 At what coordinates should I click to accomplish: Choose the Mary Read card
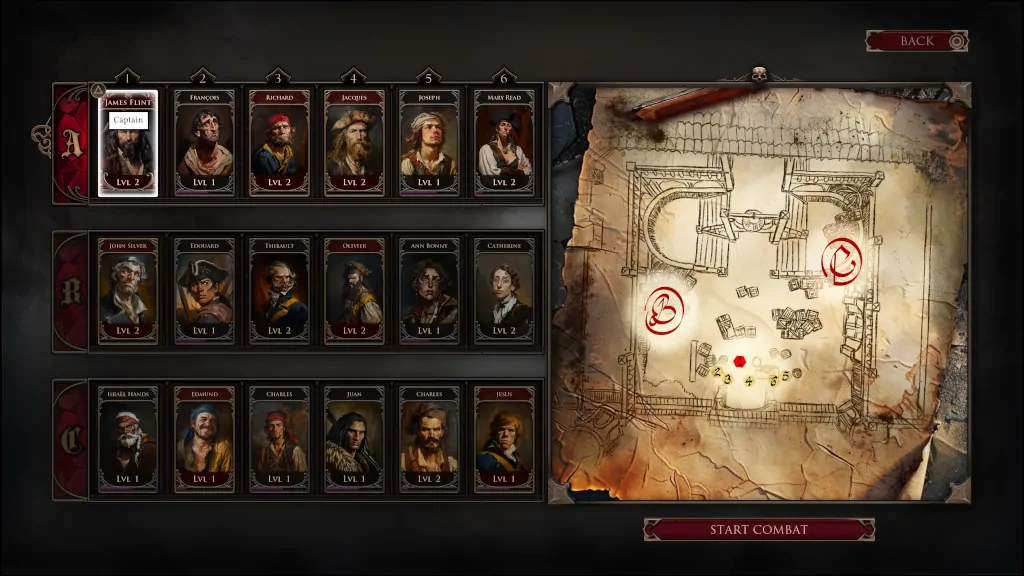click(x=504, y=143)
